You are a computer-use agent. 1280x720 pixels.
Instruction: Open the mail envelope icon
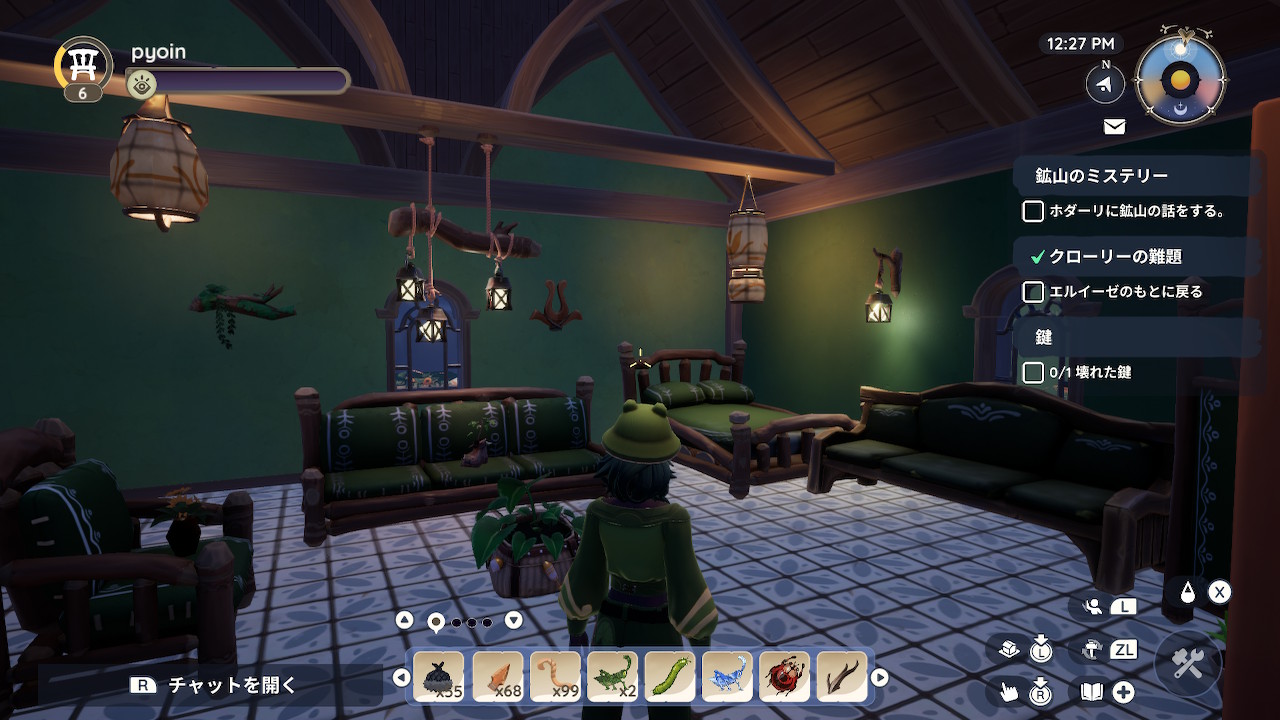(x=1114, y=126)
